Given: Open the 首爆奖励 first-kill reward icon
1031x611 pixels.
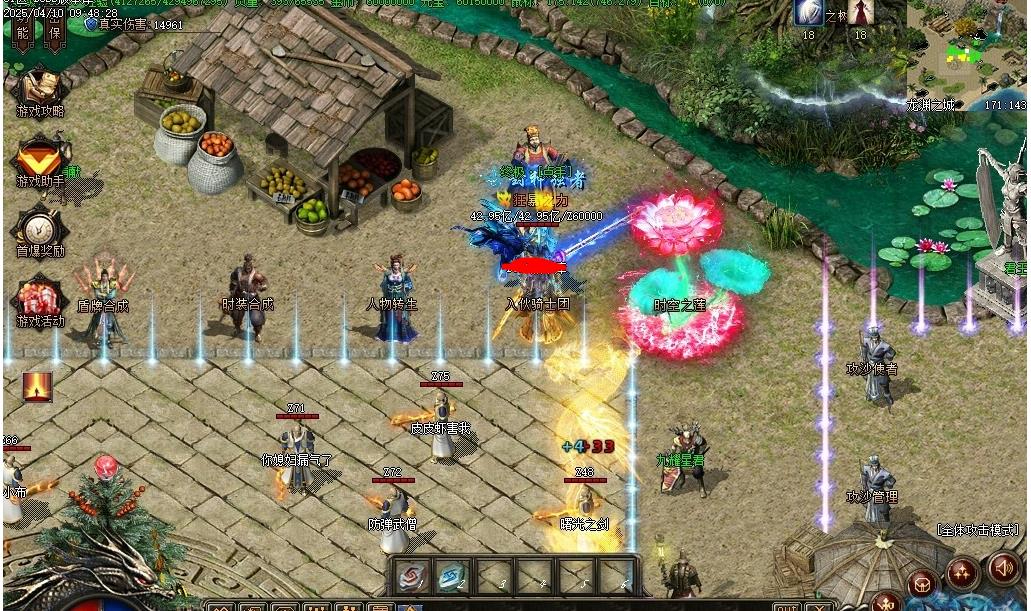Looking at the screenshot, I should click(40, 229).
